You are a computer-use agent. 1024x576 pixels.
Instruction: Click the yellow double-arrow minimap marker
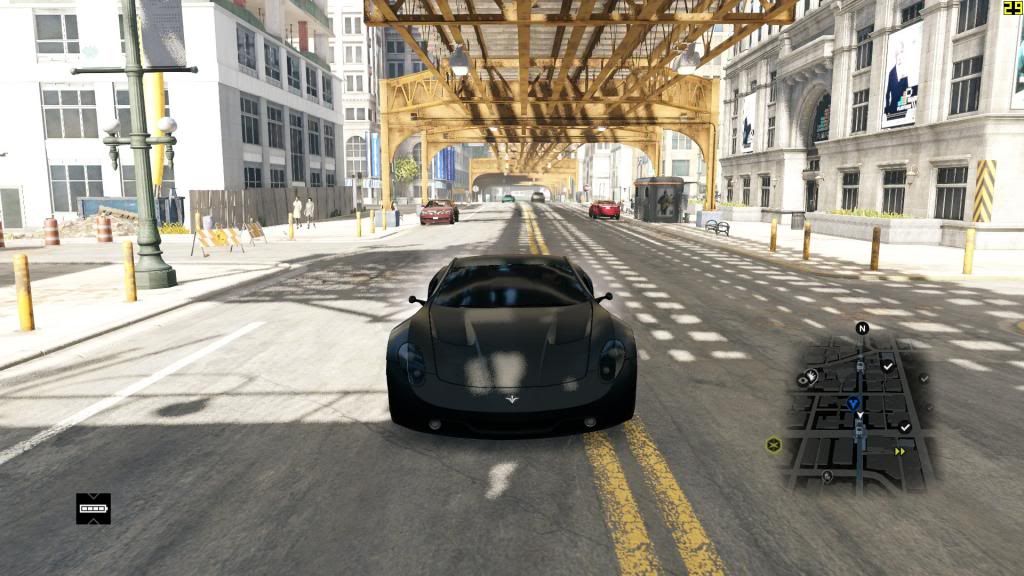[900, 451]
